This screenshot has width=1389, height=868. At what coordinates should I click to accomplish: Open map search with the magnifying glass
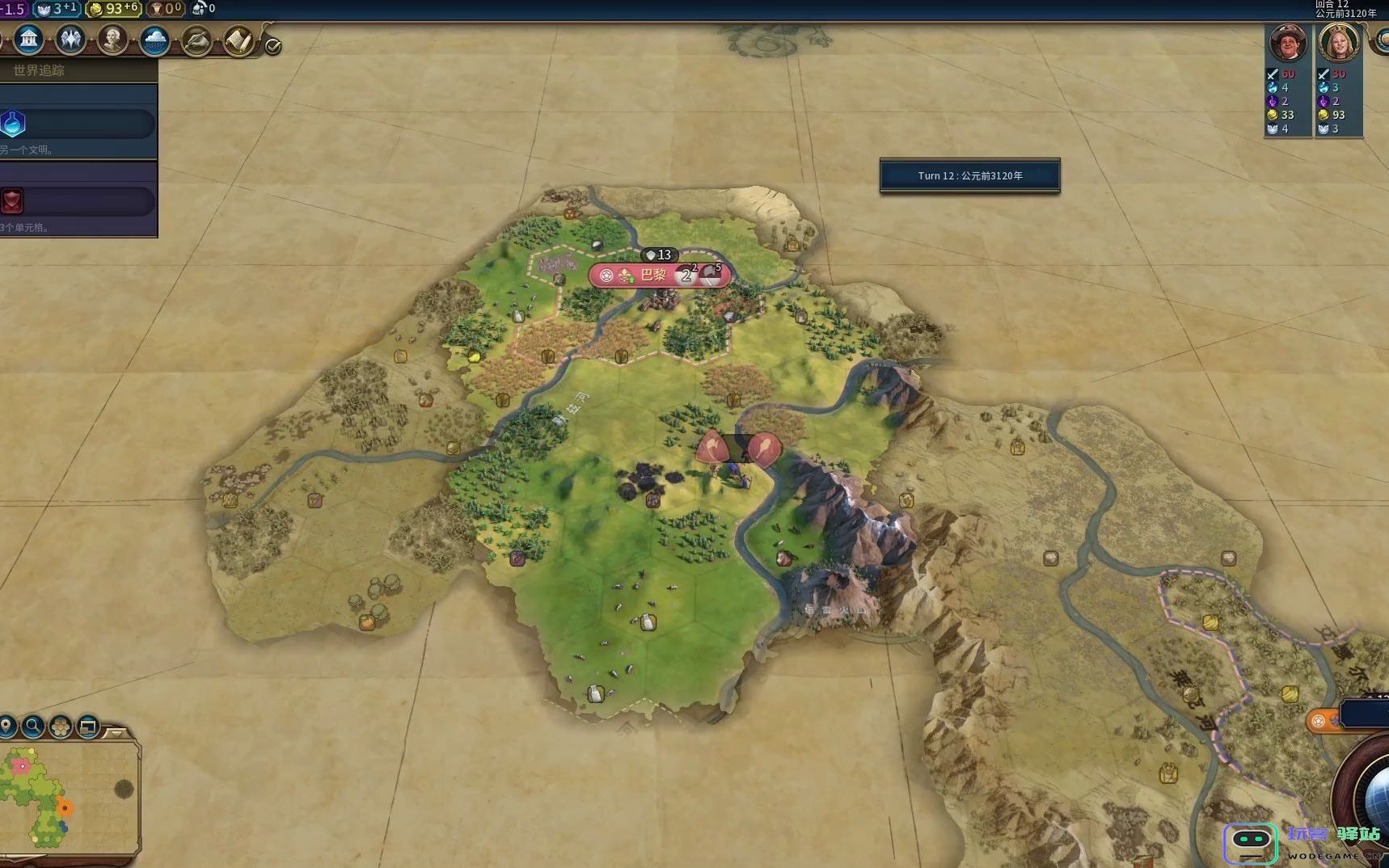point(33,727)
